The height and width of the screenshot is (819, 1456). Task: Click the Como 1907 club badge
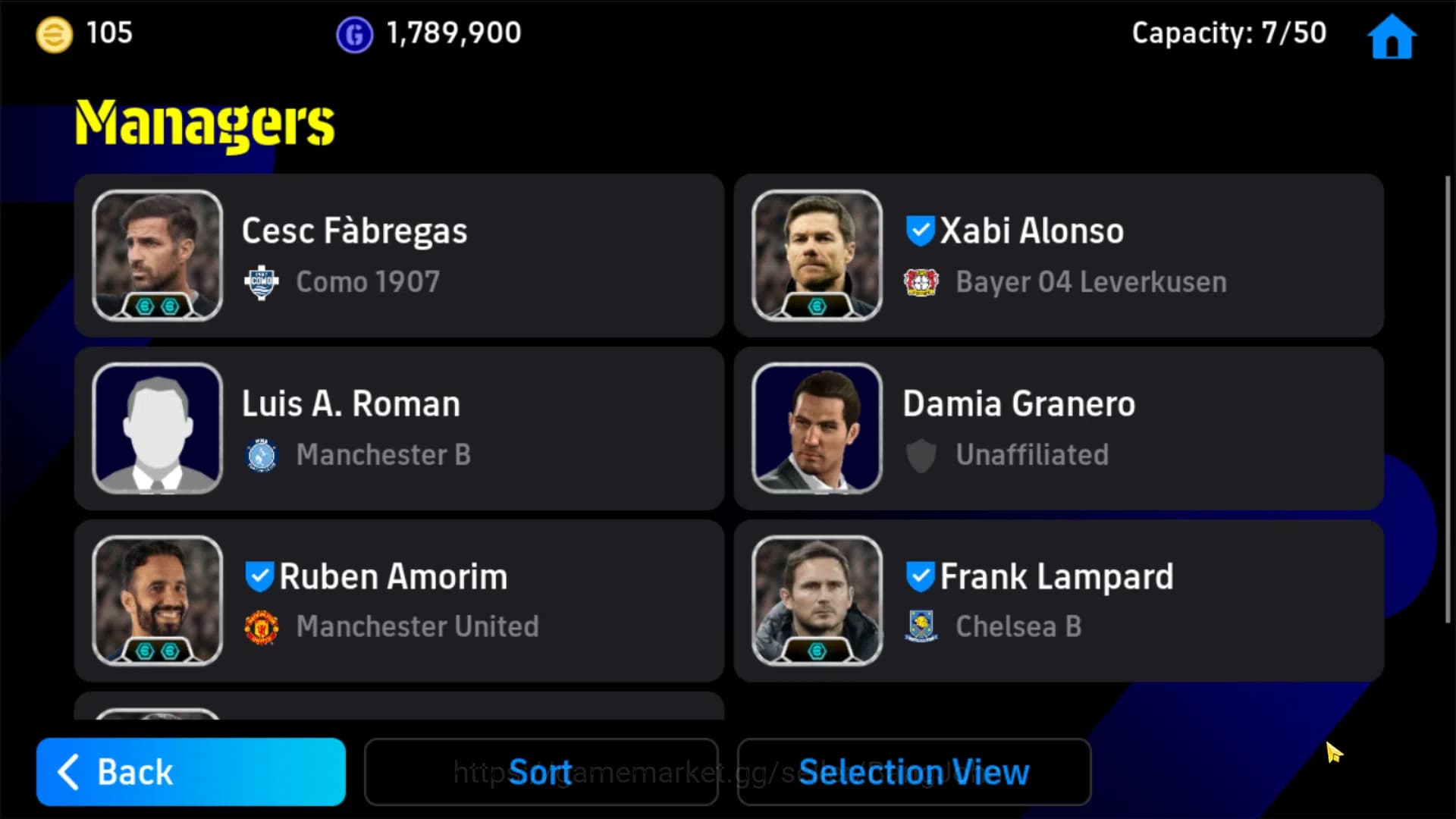coord(261,281)
